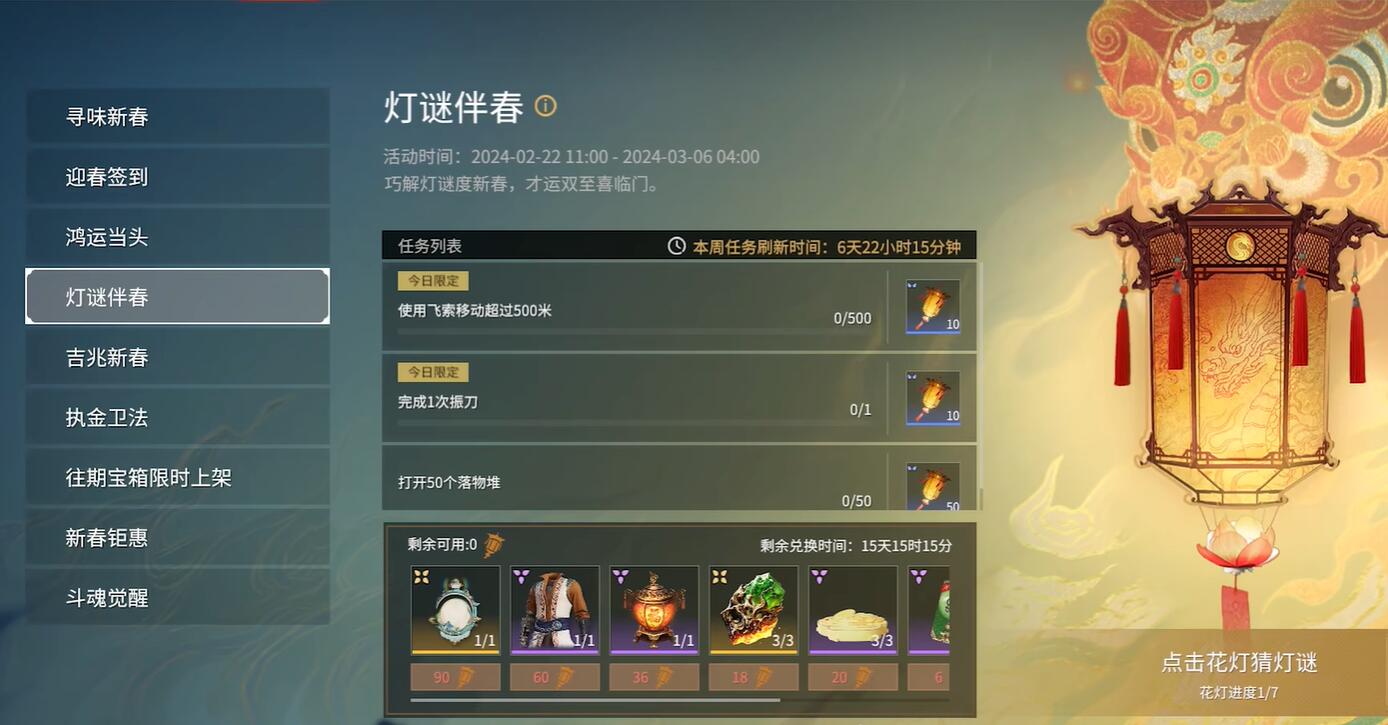1388x725 pixels.
Task: Select the jacket outfit item thumbnail
Action: [x=554, y=610]
